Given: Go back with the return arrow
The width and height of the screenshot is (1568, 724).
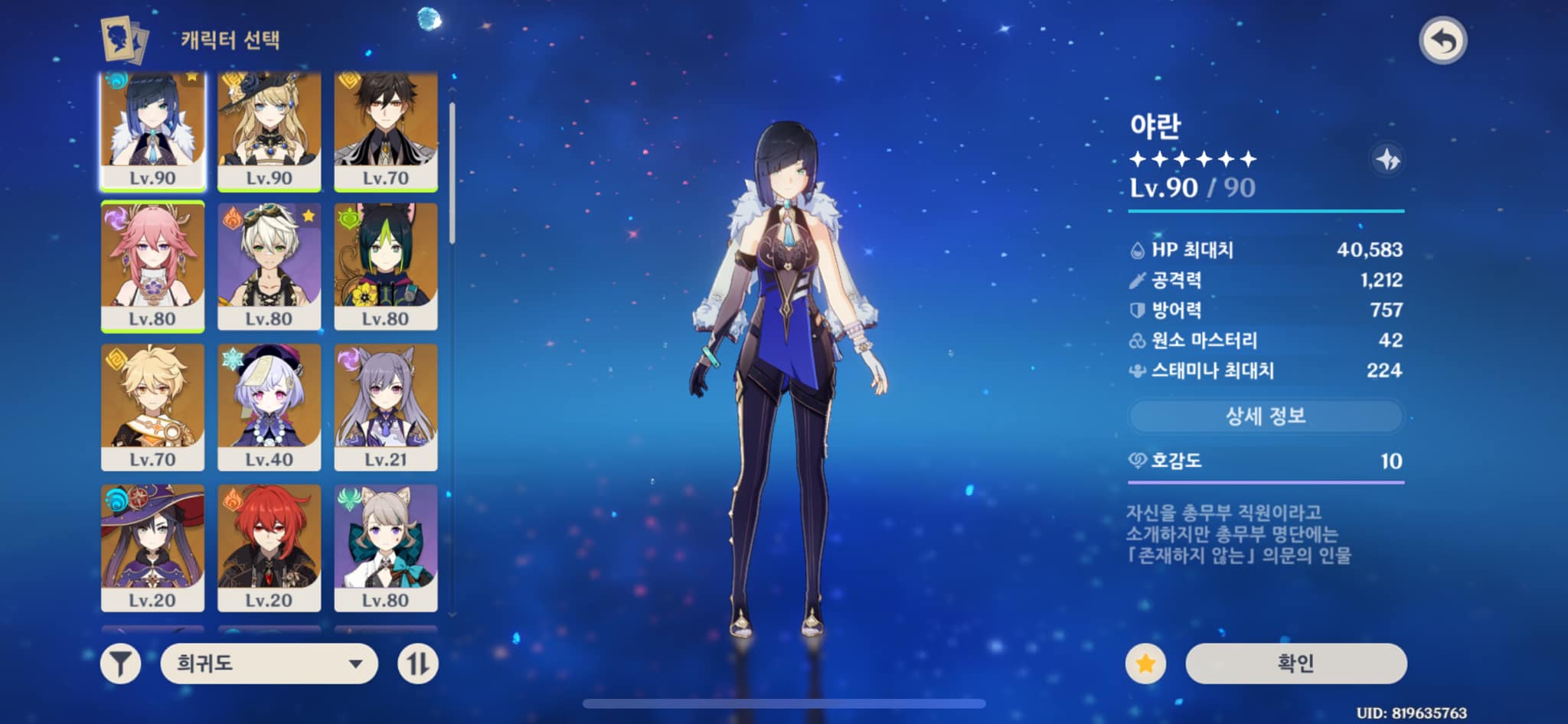Looking at the screenshot, I should click(1442, 41).
